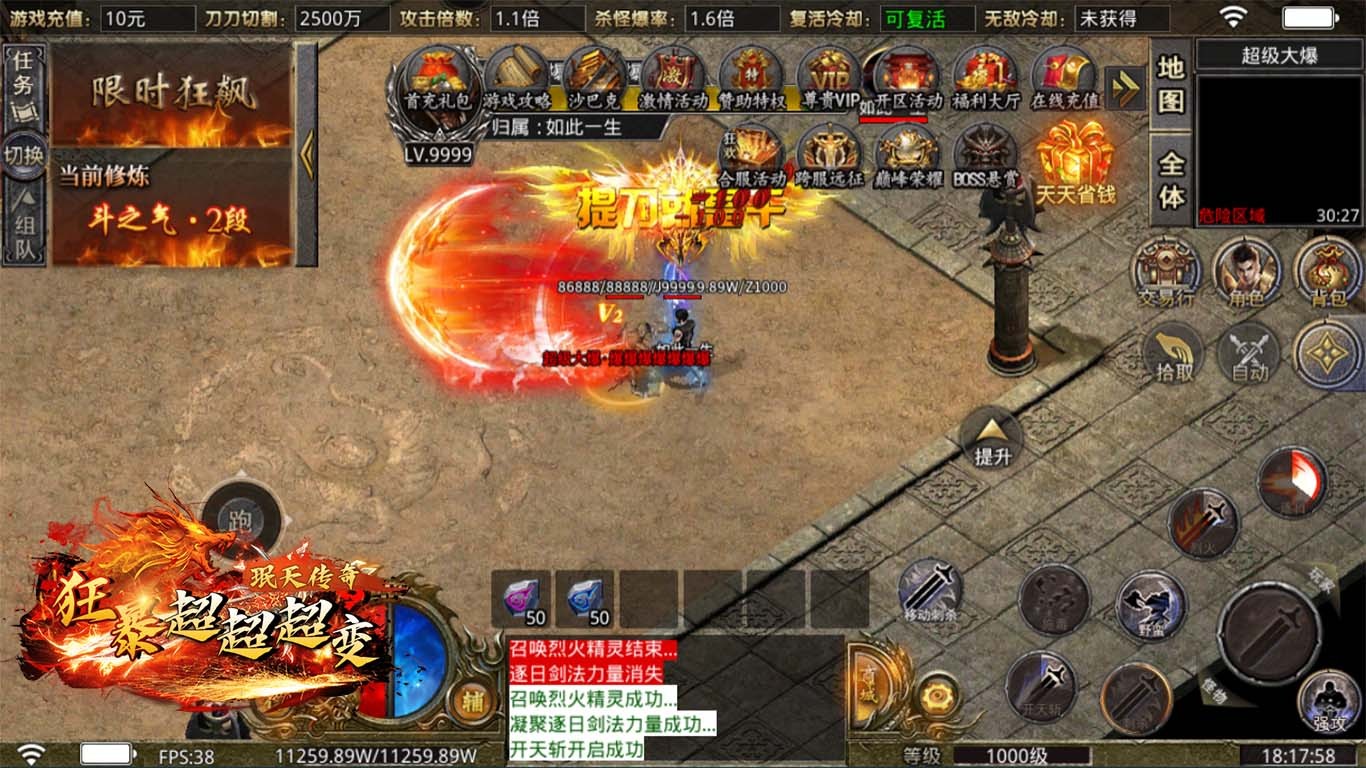
Task: Open the 背包 backpack
Action: [x=1327, y=272]
